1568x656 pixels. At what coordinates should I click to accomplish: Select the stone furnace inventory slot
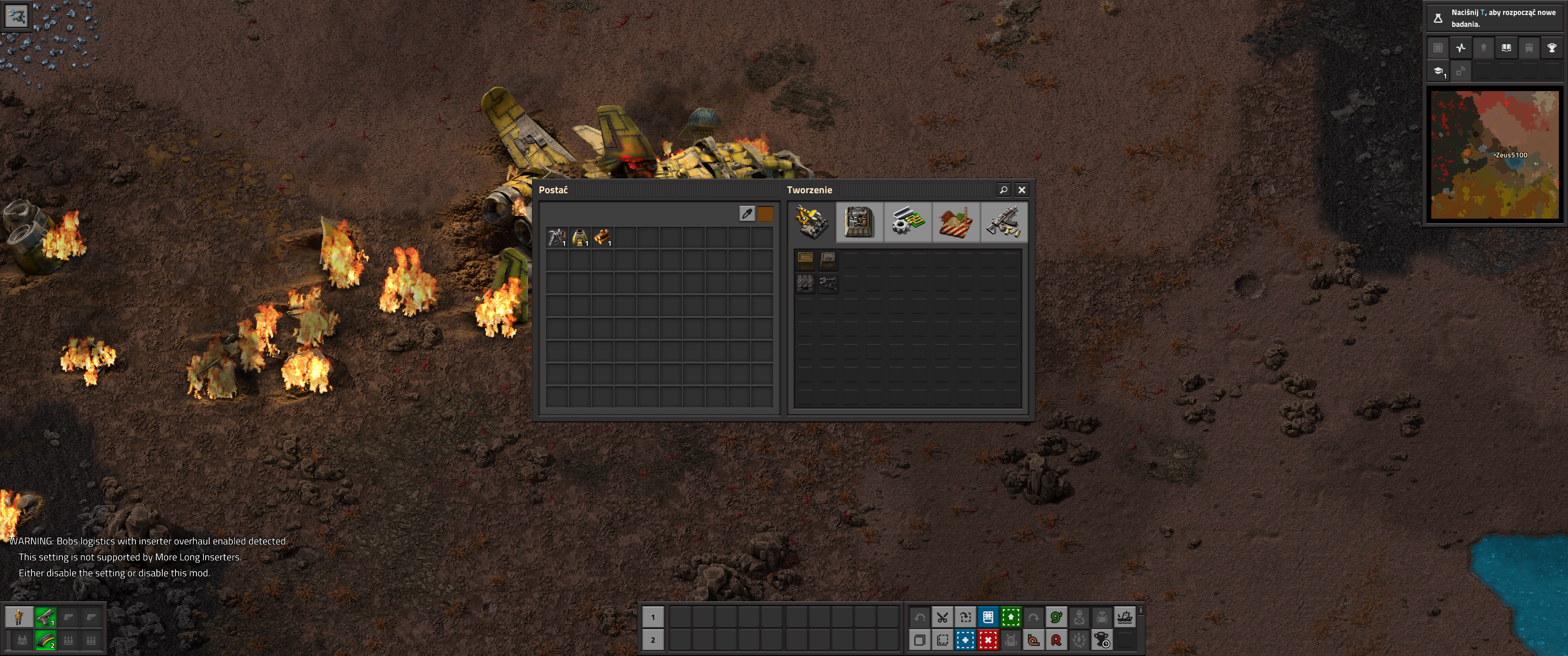coord(579,237)
